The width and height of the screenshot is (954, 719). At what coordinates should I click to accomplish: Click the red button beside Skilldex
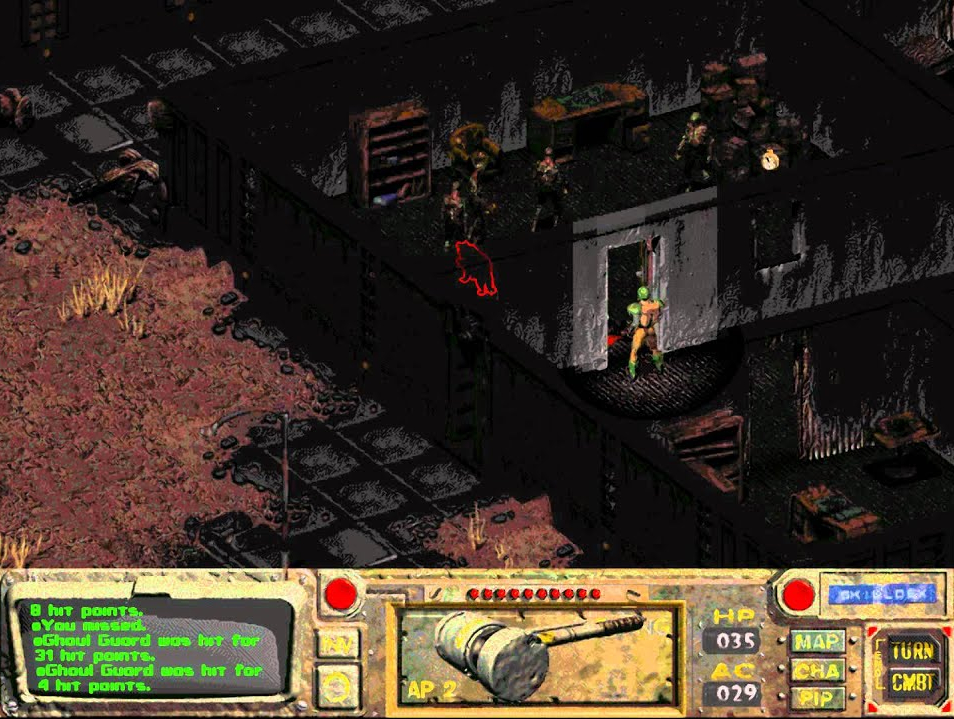[798, 595]
